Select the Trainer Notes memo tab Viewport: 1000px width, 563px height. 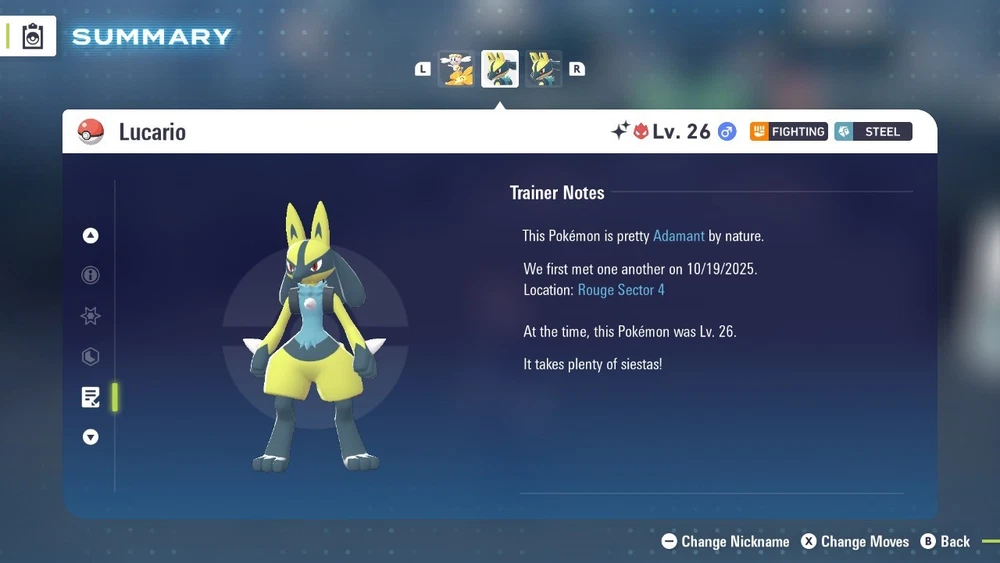[x=91, y=397]
